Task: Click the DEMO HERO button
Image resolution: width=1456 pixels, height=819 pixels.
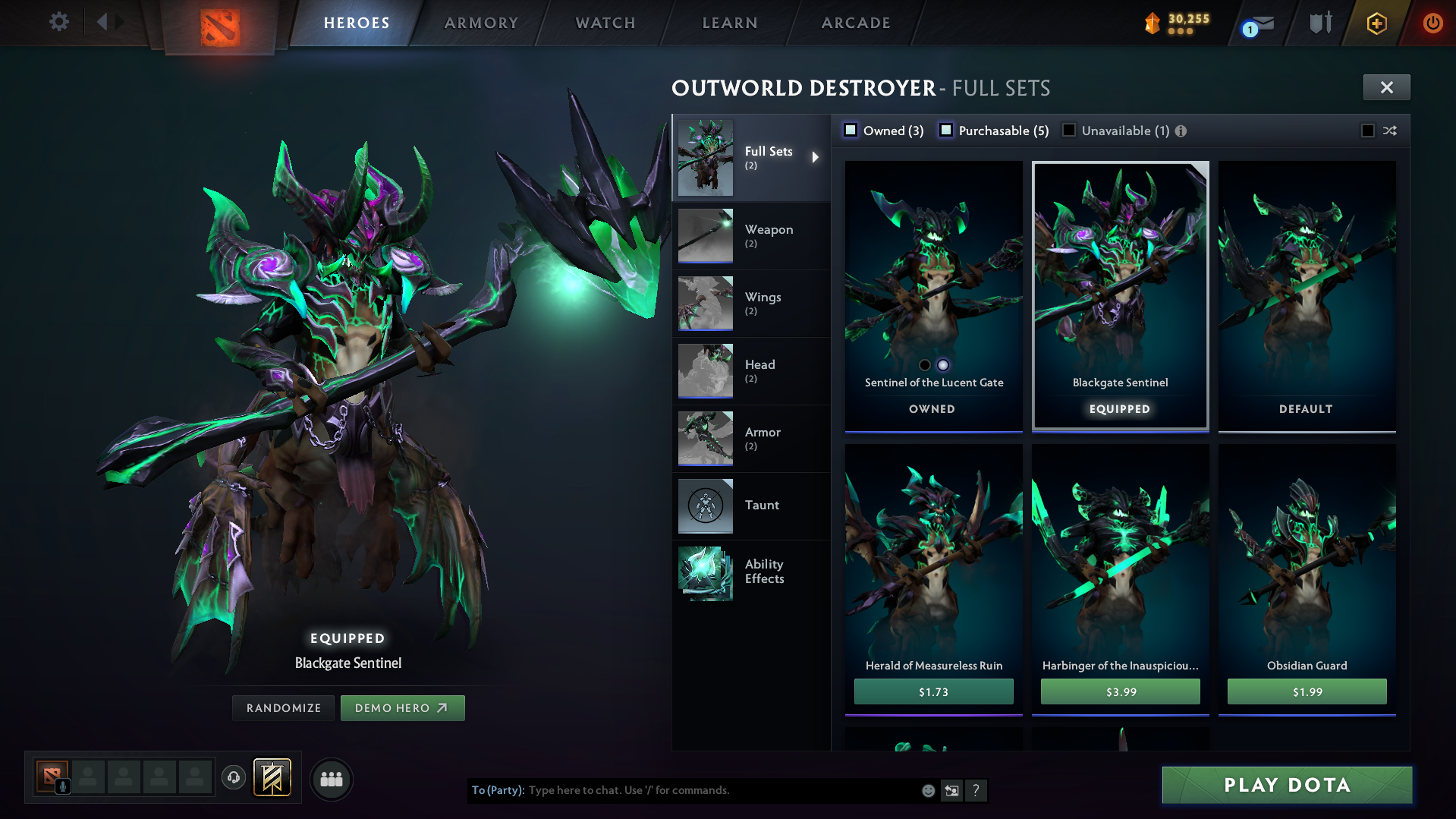Action: 403,707
